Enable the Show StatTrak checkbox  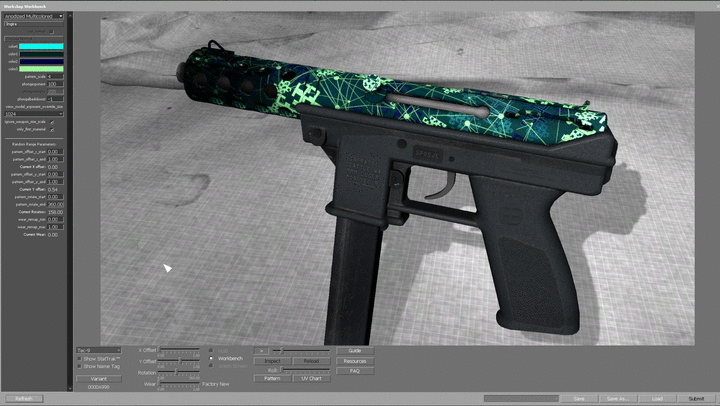(x=80, y=358)
